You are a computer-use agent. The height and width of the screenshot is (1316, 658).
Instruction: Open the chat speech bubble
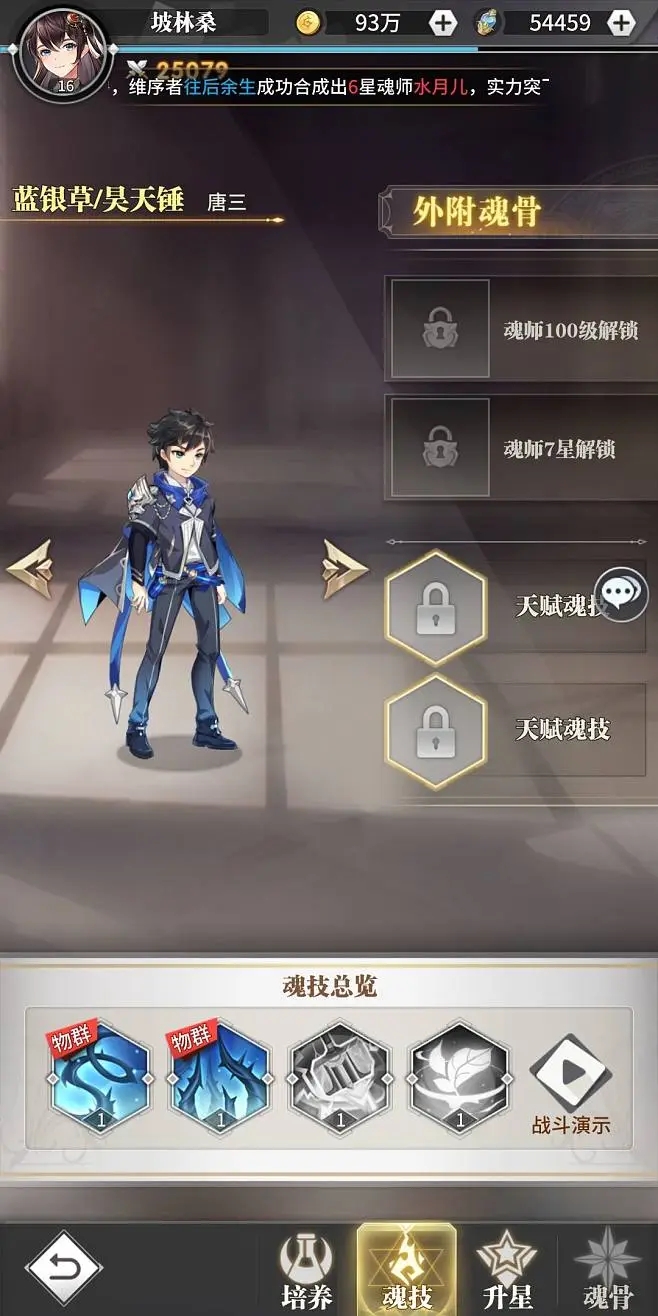point(621,594)
